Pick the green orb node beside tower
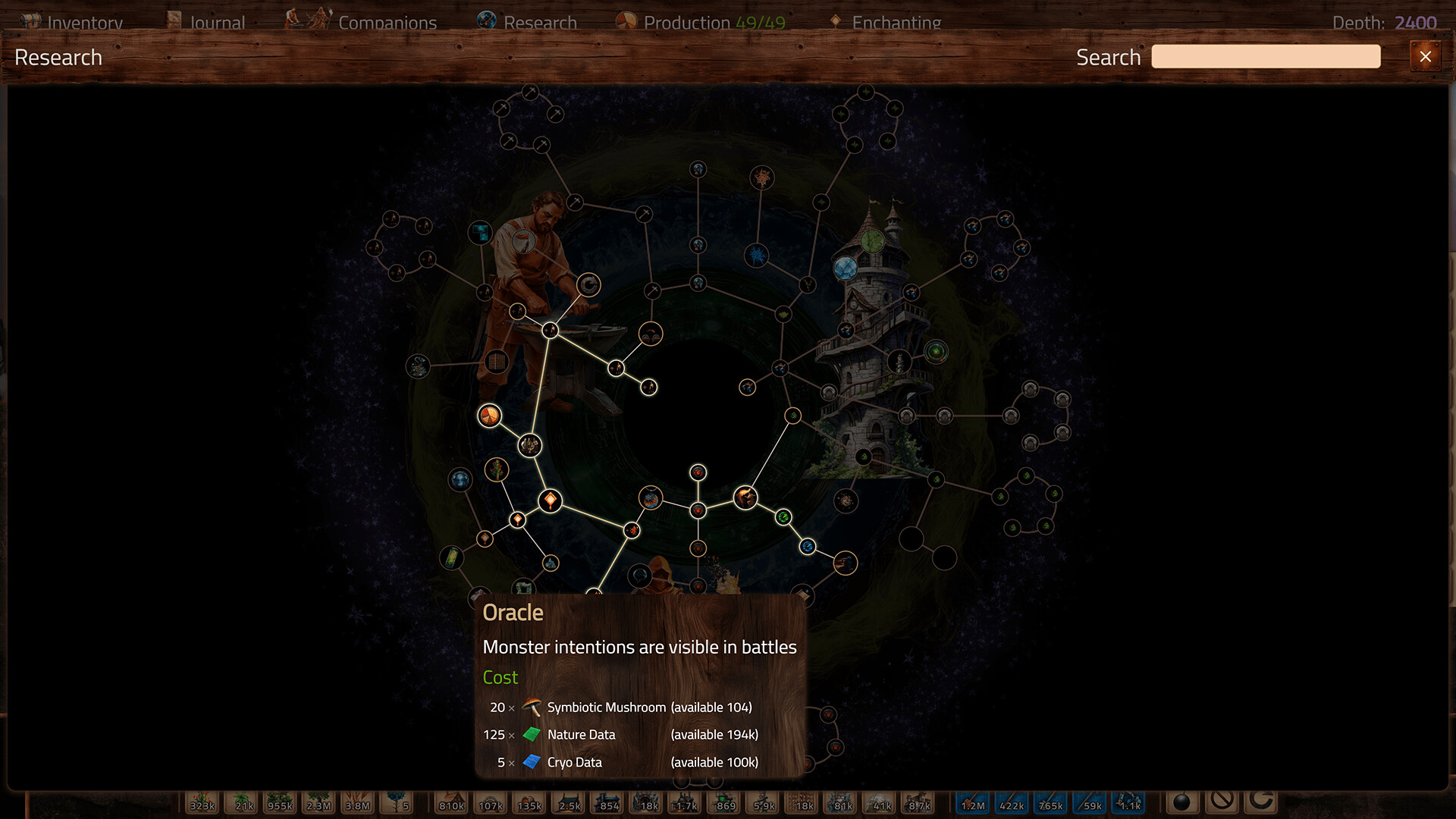This screenshot has height=819, width=1456. tap(936, 352)
